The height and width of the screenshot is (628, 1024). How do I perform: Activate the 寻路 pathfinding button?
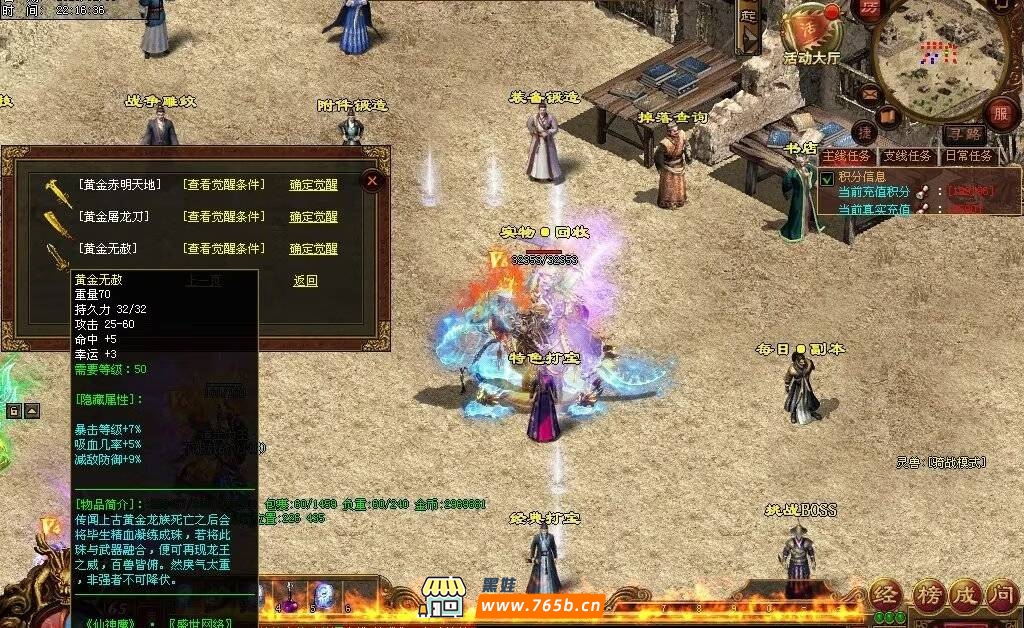tap(964, 133)
